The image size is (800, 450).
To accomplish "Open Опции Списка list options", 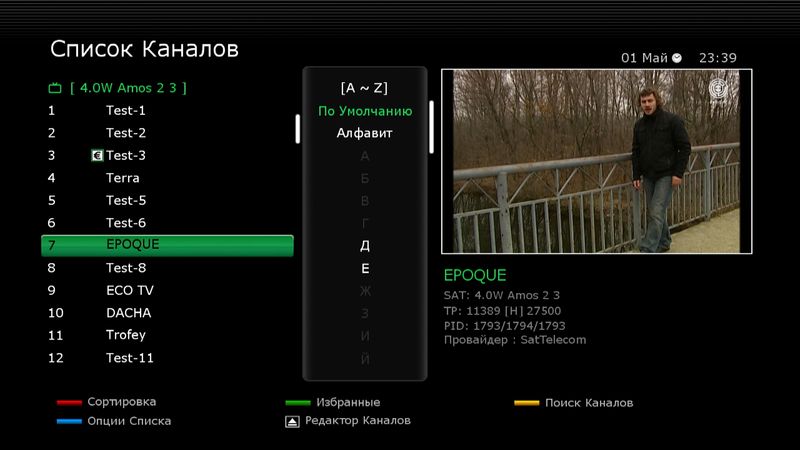I will (129, 421).
